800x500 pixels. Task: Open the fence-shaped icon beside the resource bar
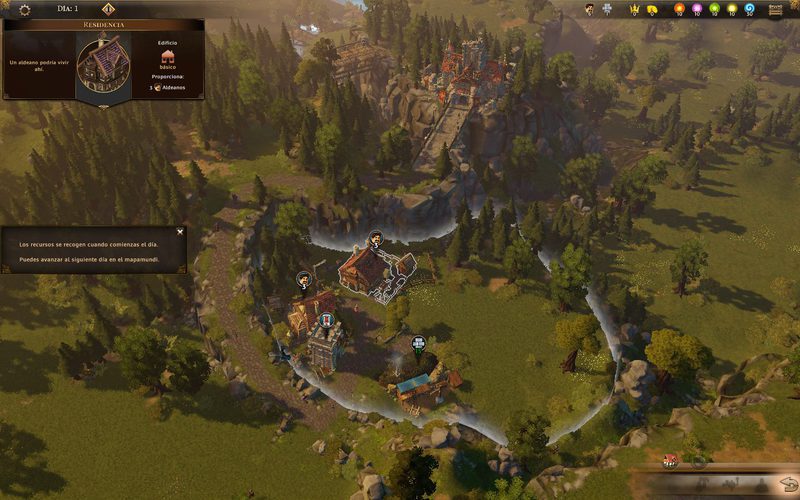pyautogui.click(x=776, y=10)
